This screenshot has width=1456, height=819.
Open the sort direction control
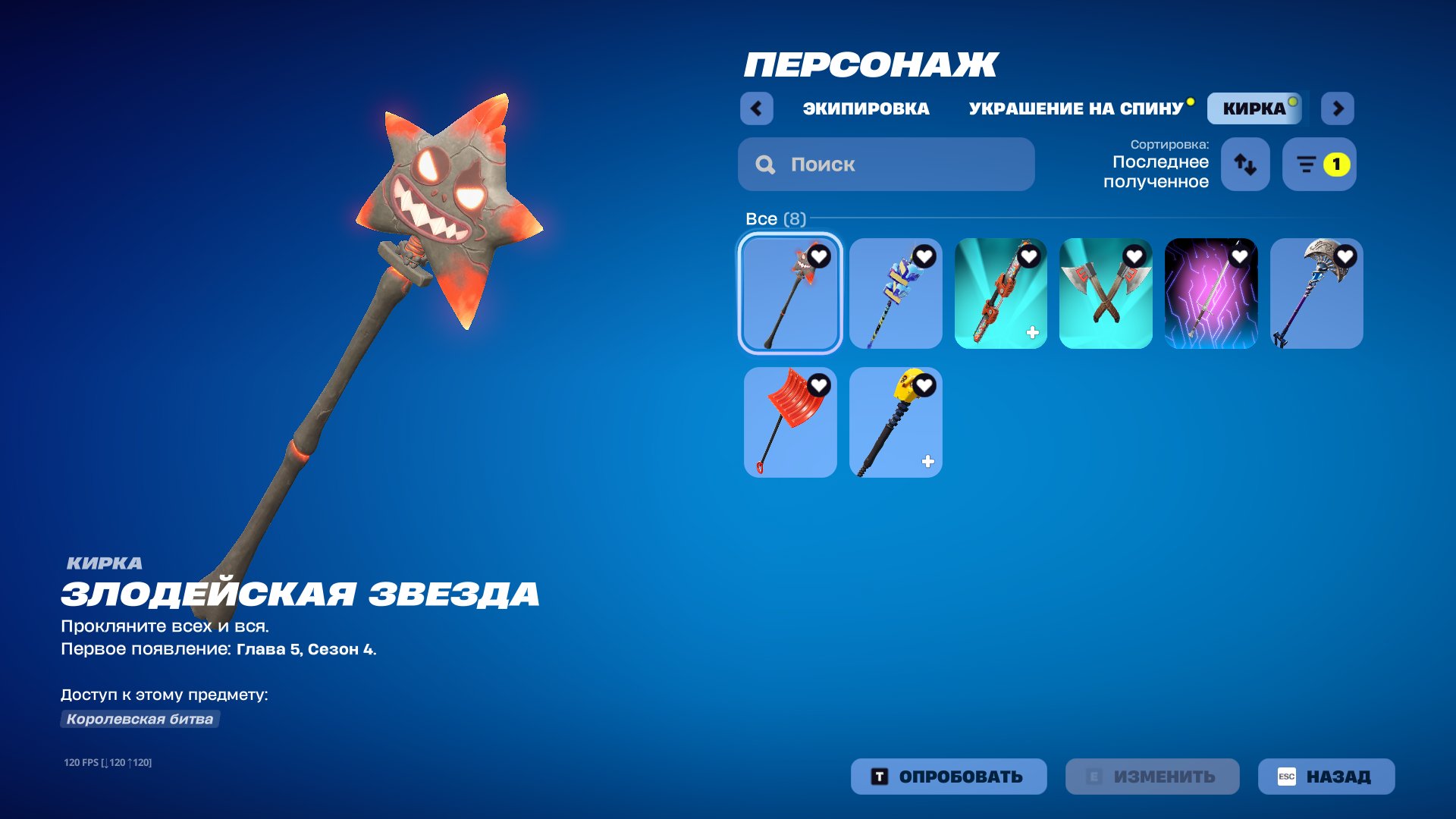click(1247, 165)
